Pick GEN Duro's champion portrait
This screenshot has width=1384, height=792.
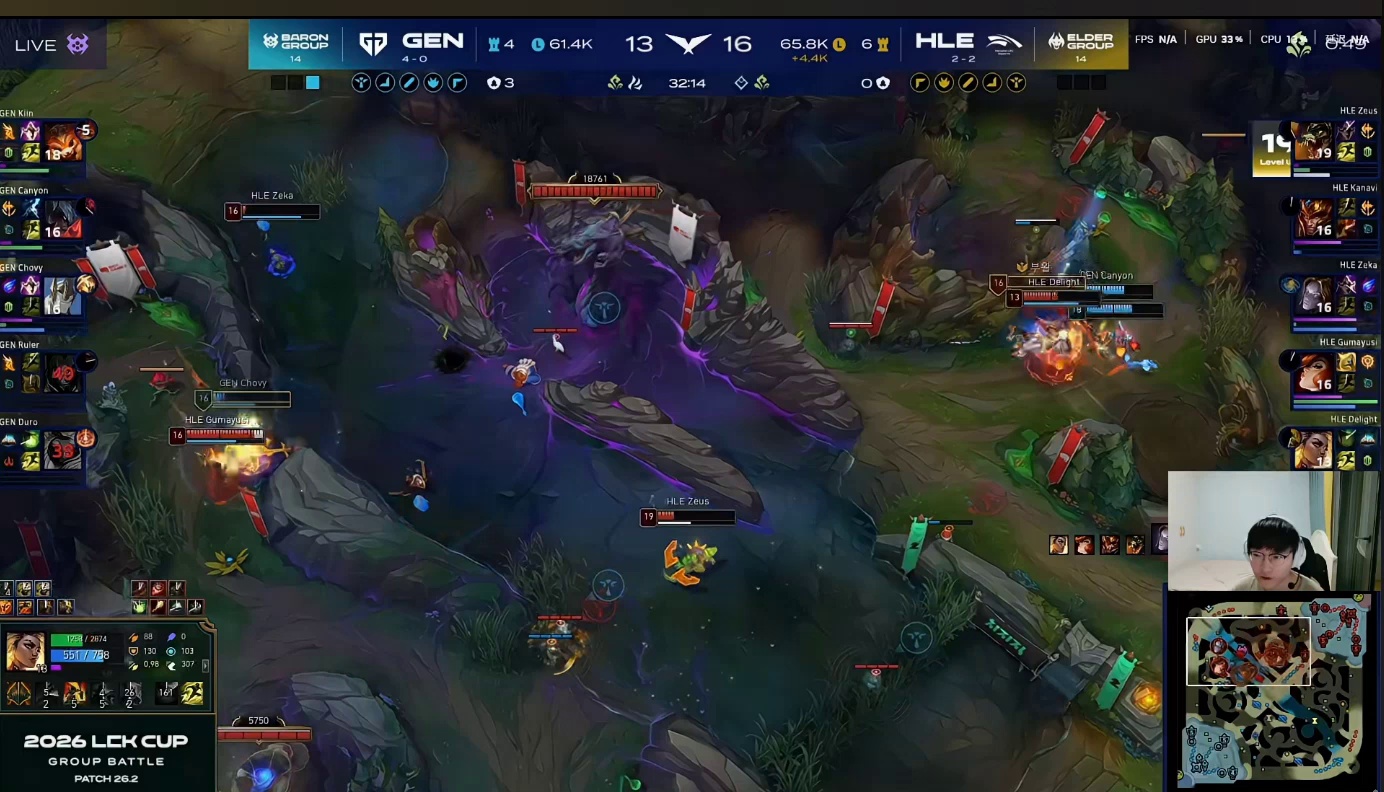(x=62, y=451)
